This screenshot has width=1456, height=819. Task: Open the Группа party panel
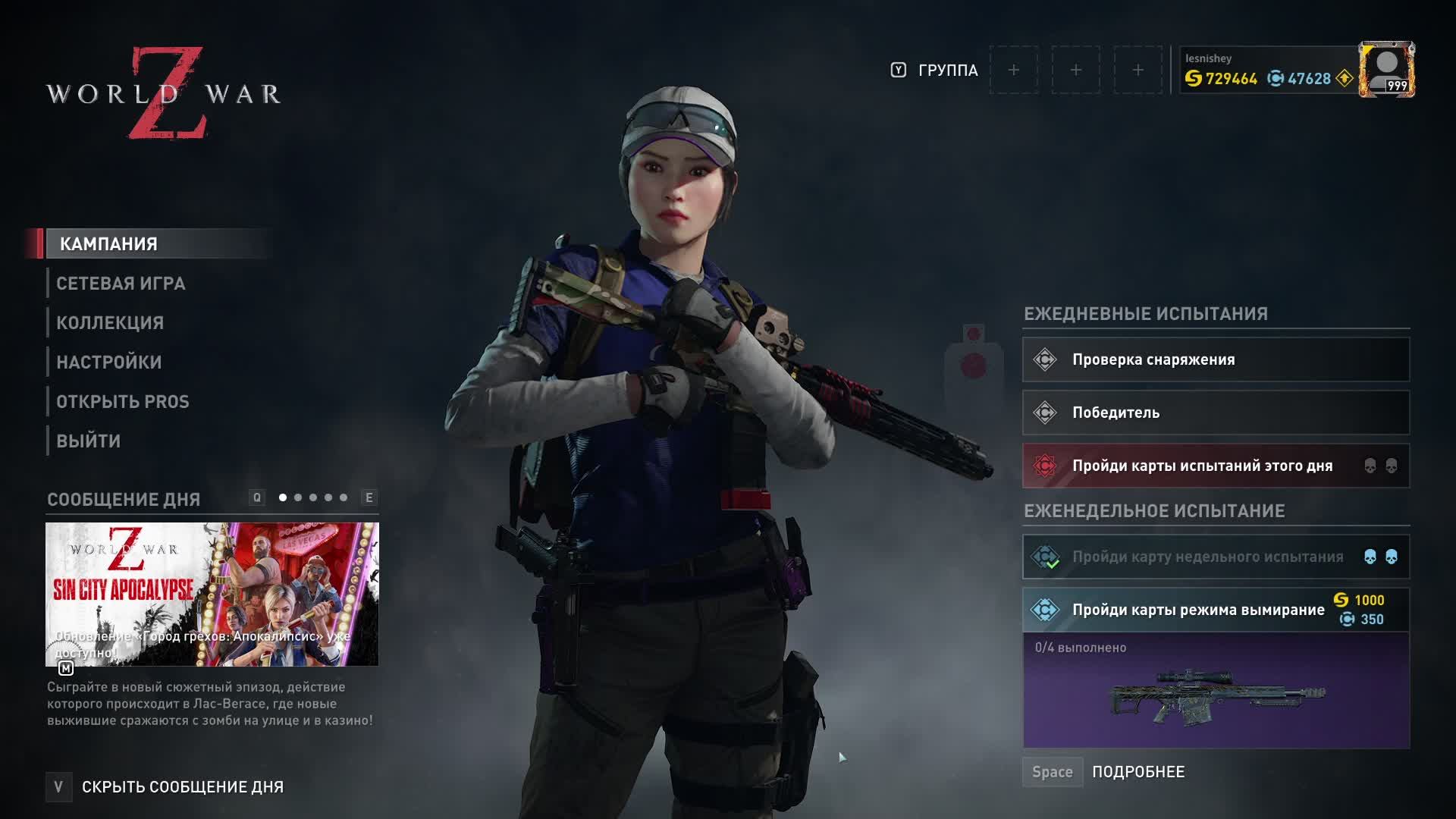[947, 71]
